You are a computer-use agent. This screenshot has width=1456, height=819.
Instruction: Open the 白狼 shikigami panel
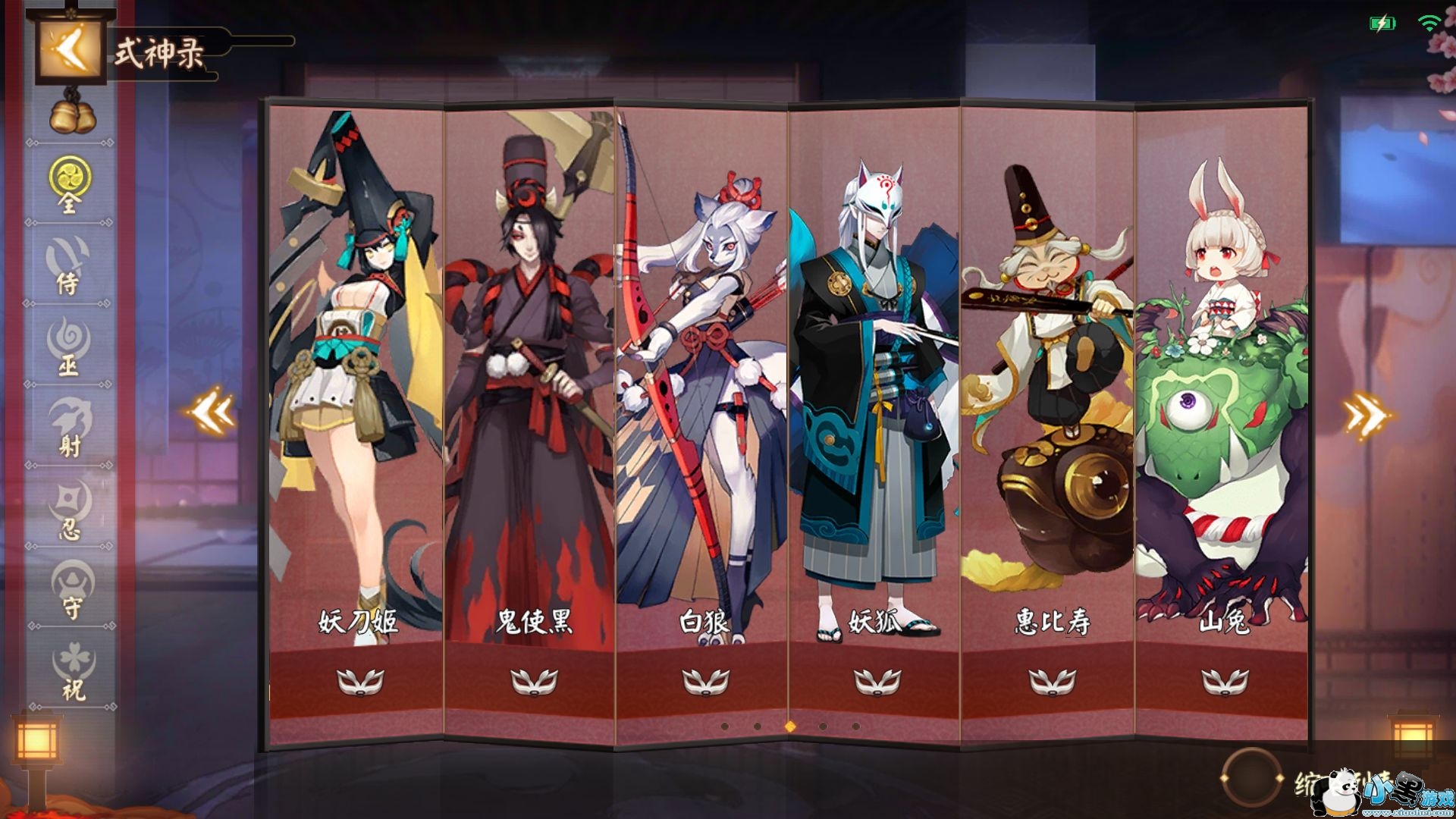702,379
